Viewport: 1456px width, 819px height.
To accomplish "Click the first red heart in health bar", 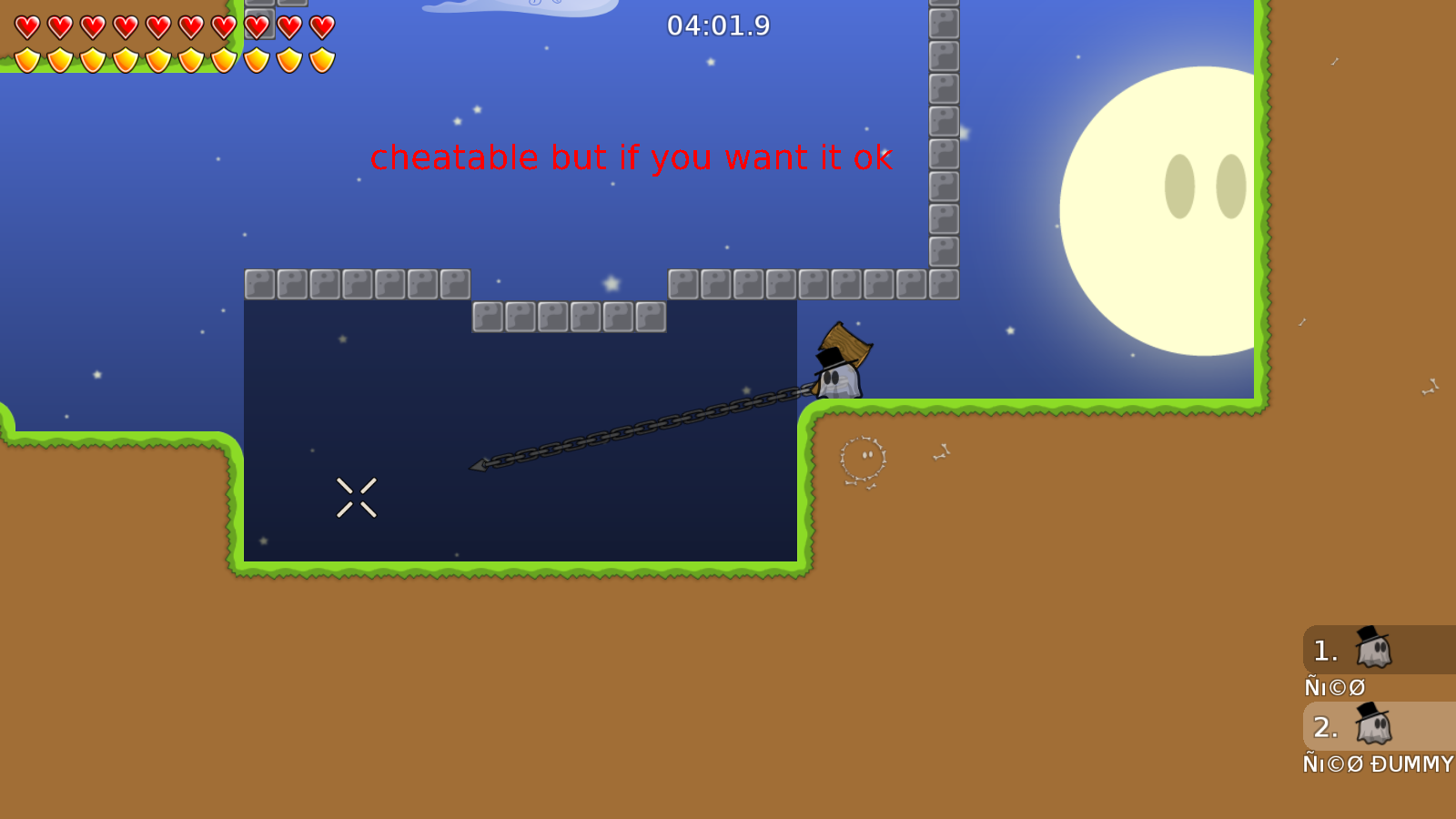I will coord(26,25).
